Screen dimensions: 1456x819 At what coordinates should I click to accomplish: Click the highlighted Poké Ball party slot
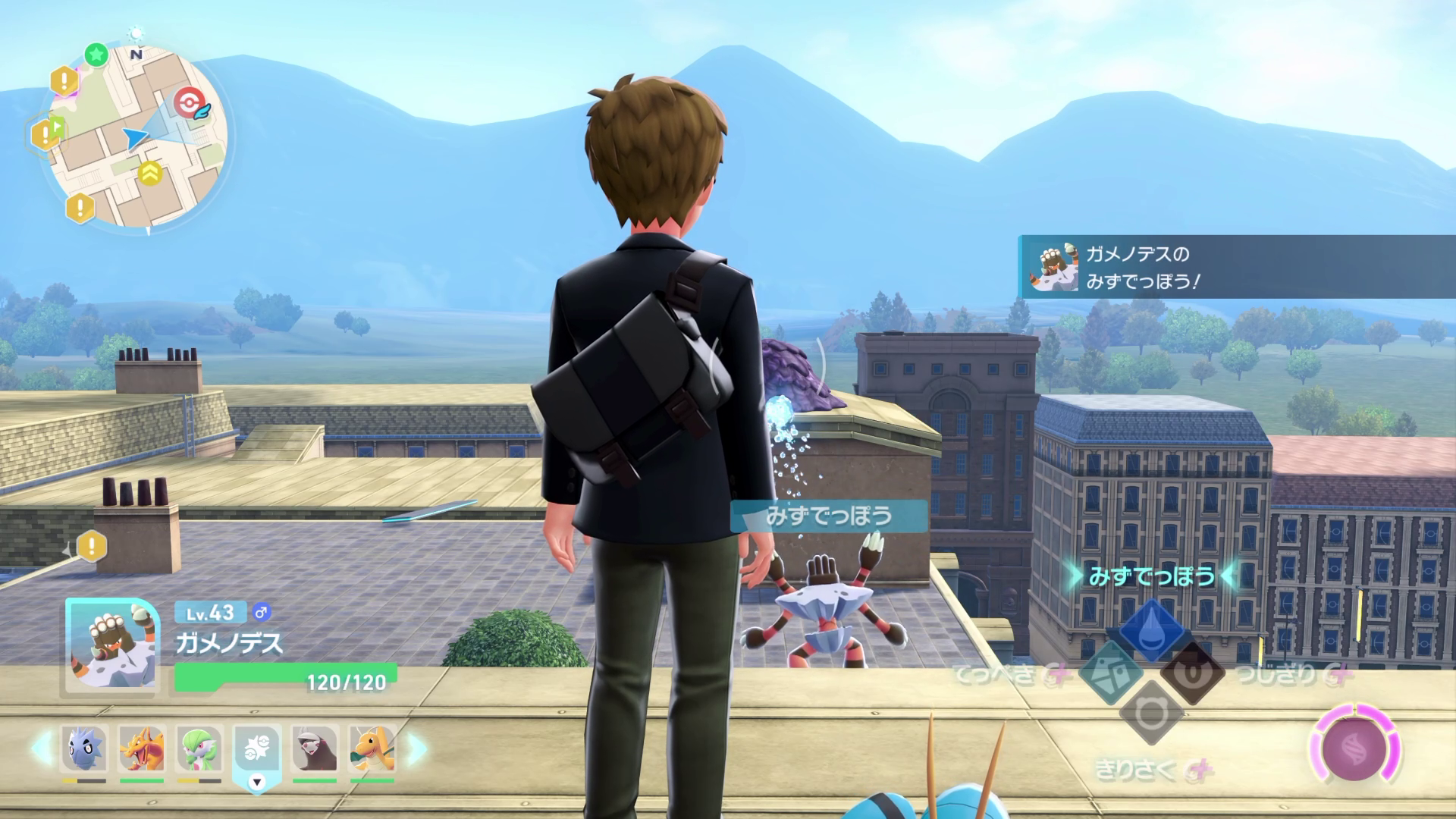[257, 751]
